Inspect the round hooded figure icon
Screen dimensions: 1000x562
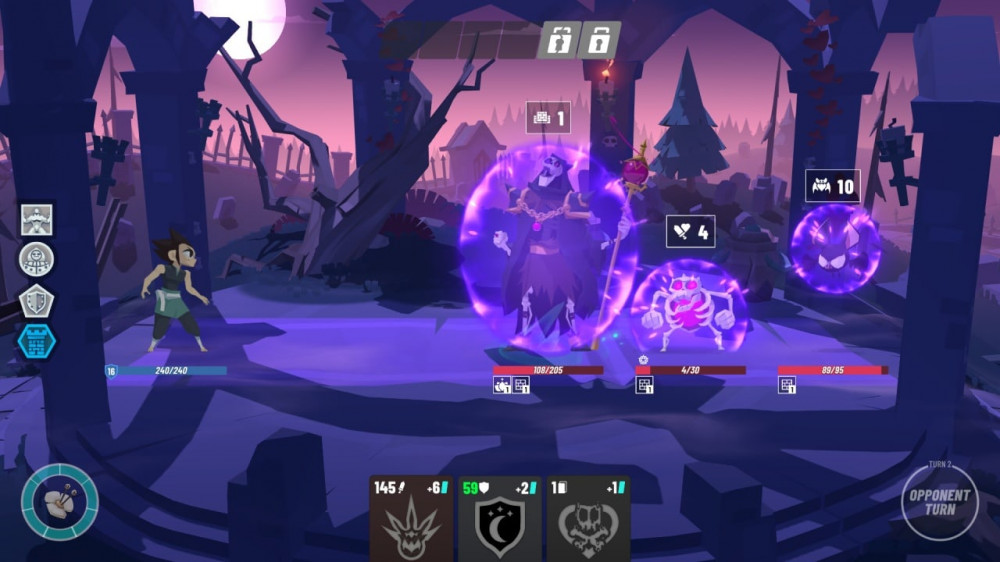point(37,259)
